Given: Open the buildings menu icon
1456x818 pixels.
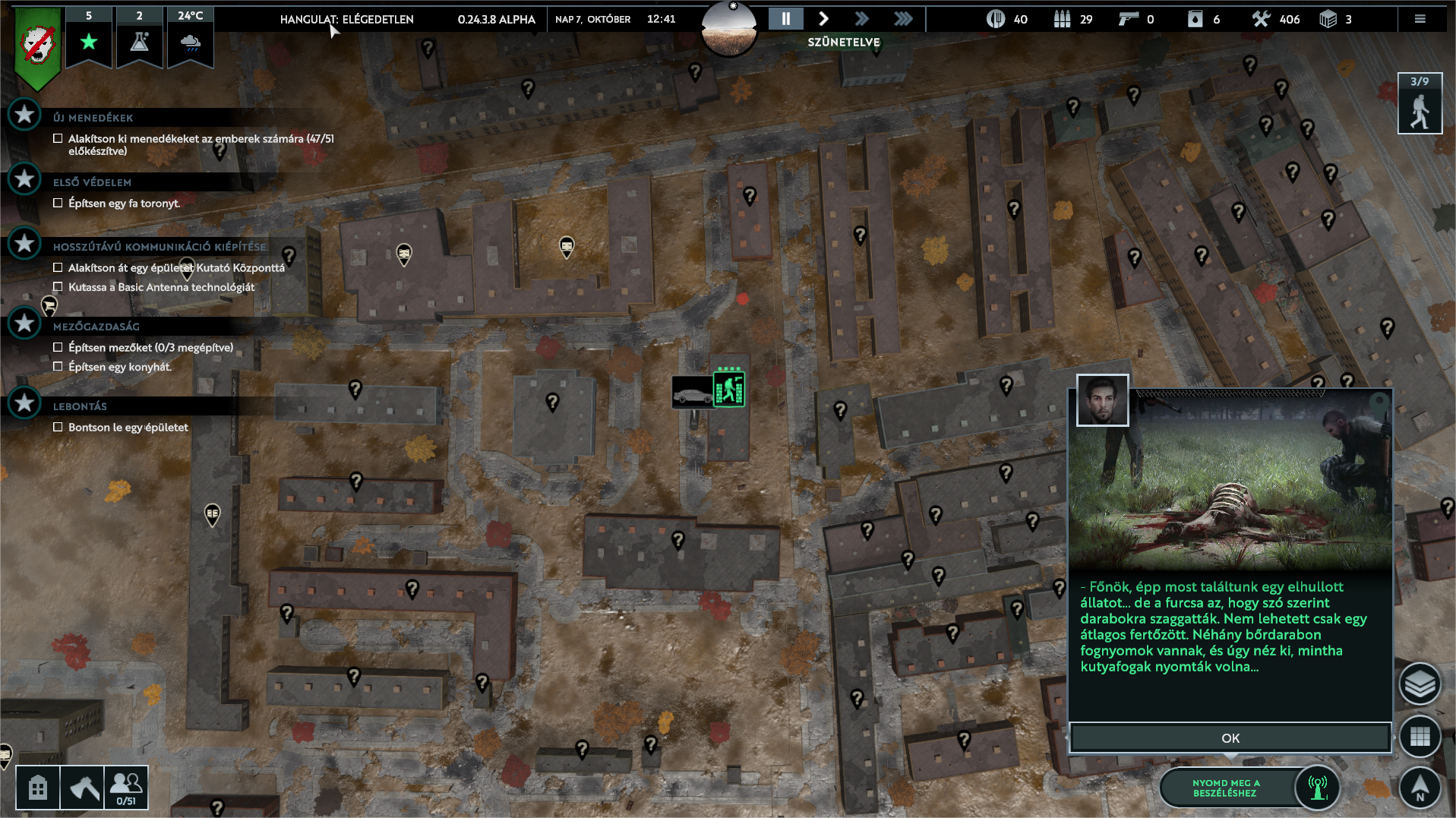Looking at the screenshot, I should pos(37,788).
